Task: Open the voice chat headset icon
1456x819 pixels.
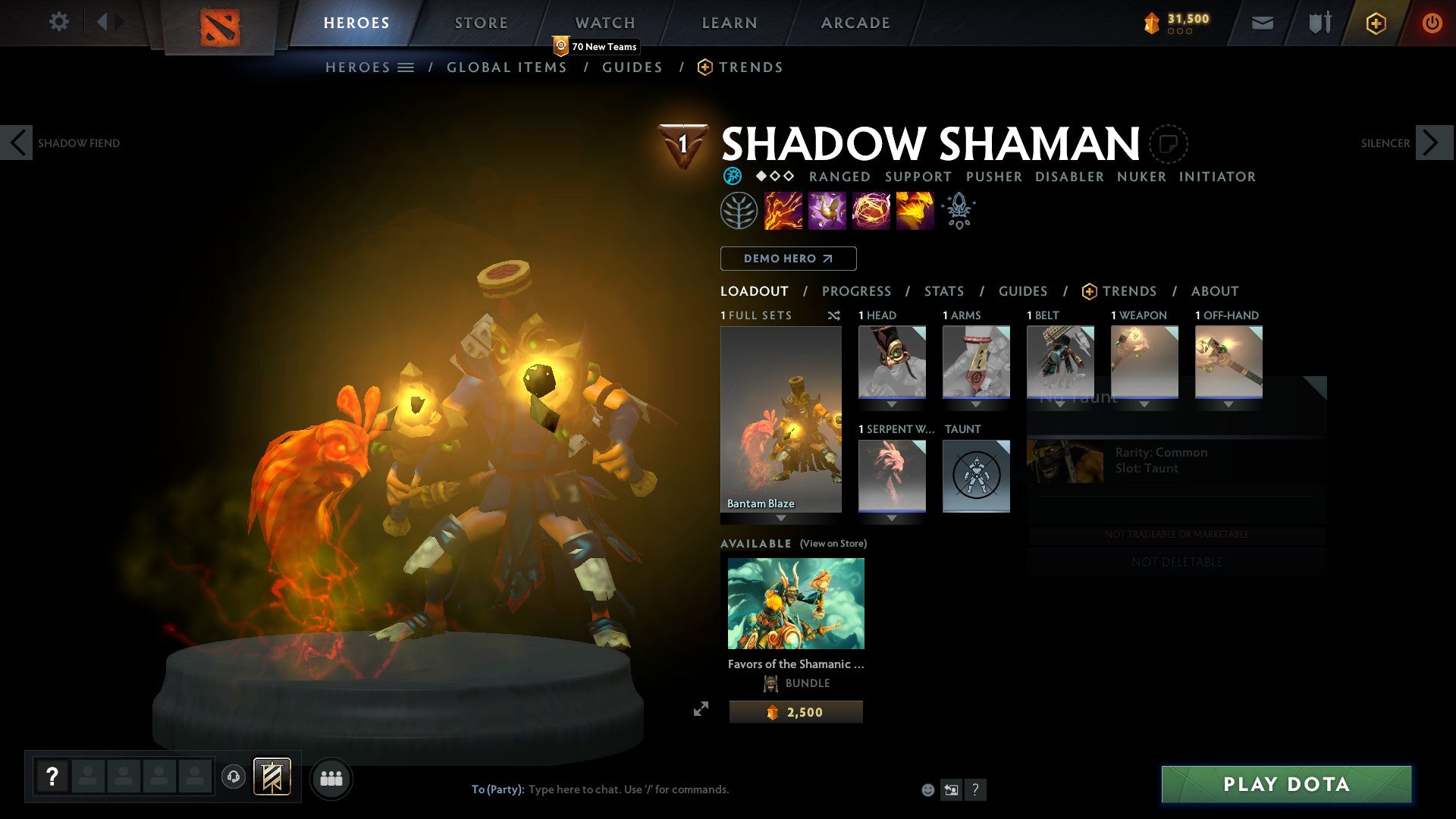Action: (x=234, y=778)
